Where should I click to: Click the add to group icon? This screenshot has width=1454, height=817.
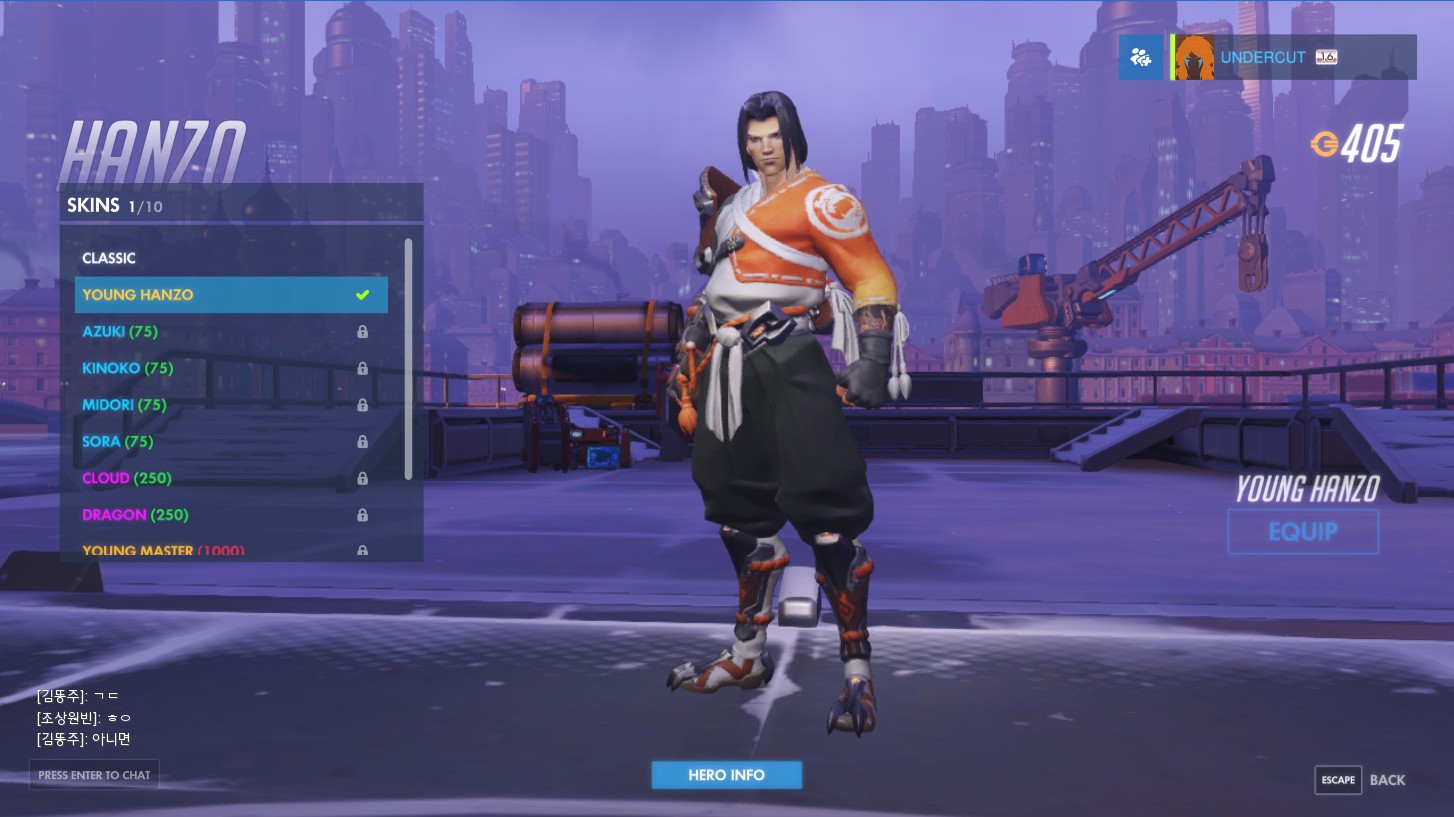click(x=1141, y=57)
